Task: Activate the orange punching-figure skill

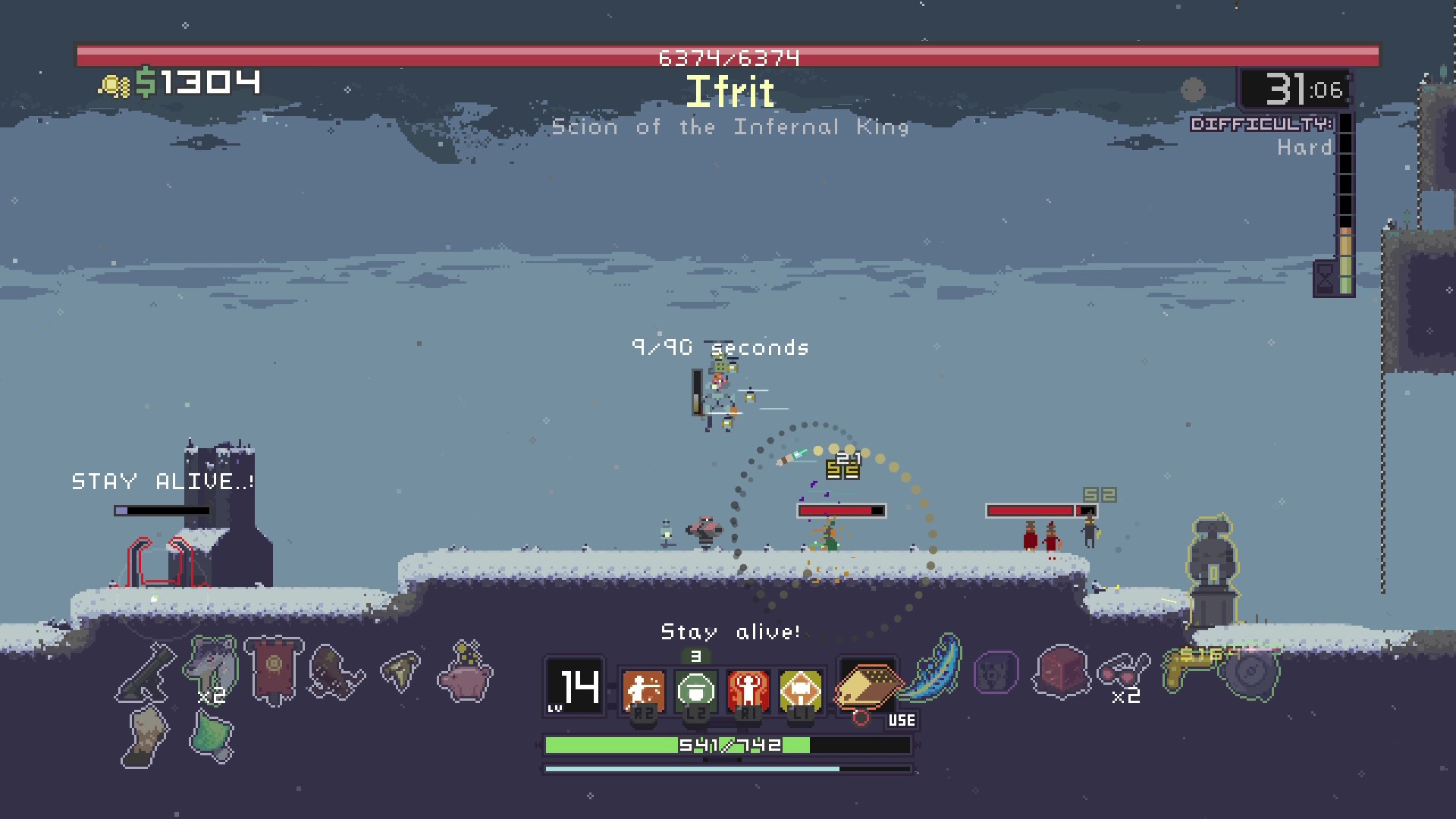Action: click(x=643, y=690)
